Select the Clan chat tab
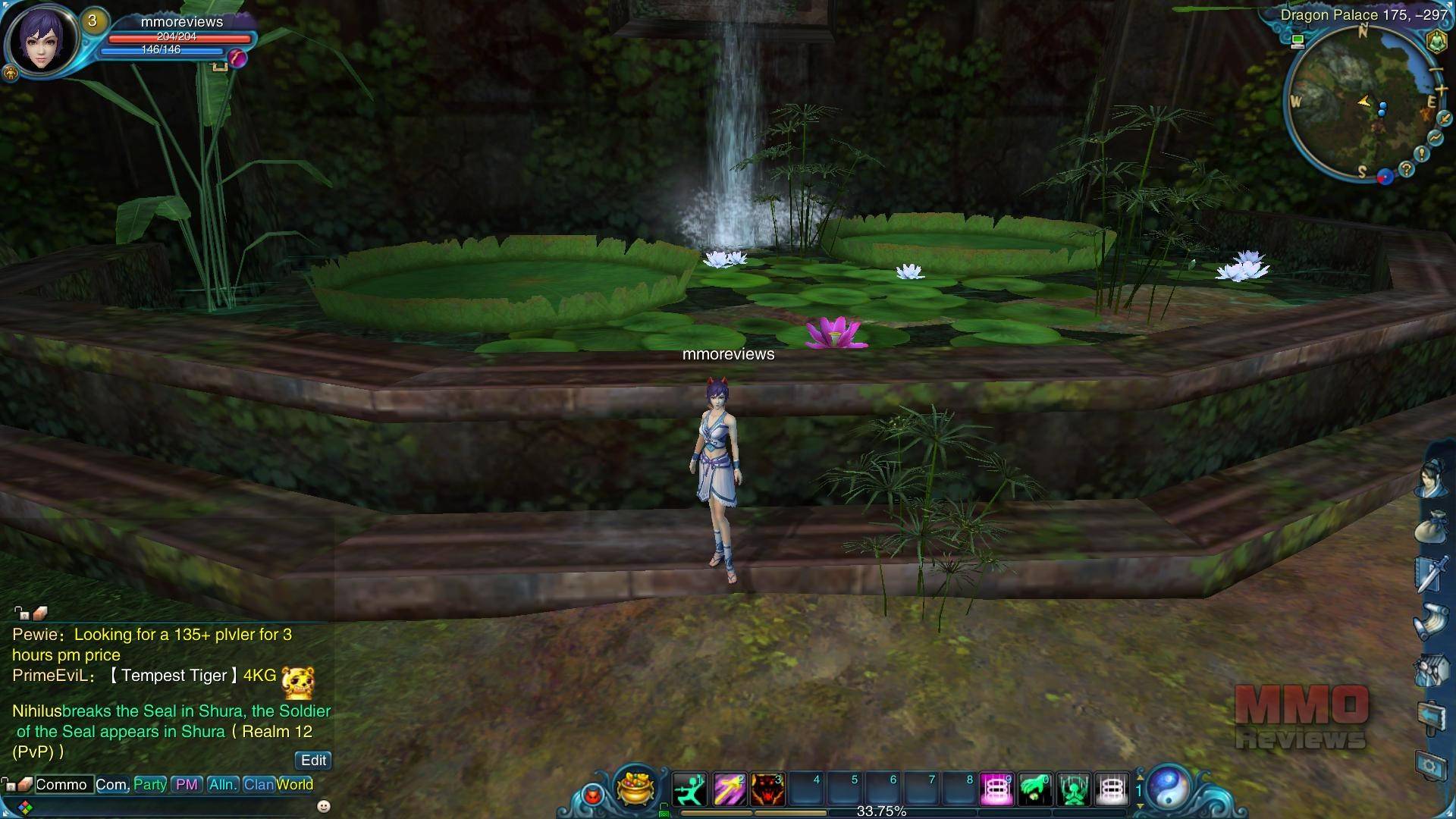 [x=258, y=784]
